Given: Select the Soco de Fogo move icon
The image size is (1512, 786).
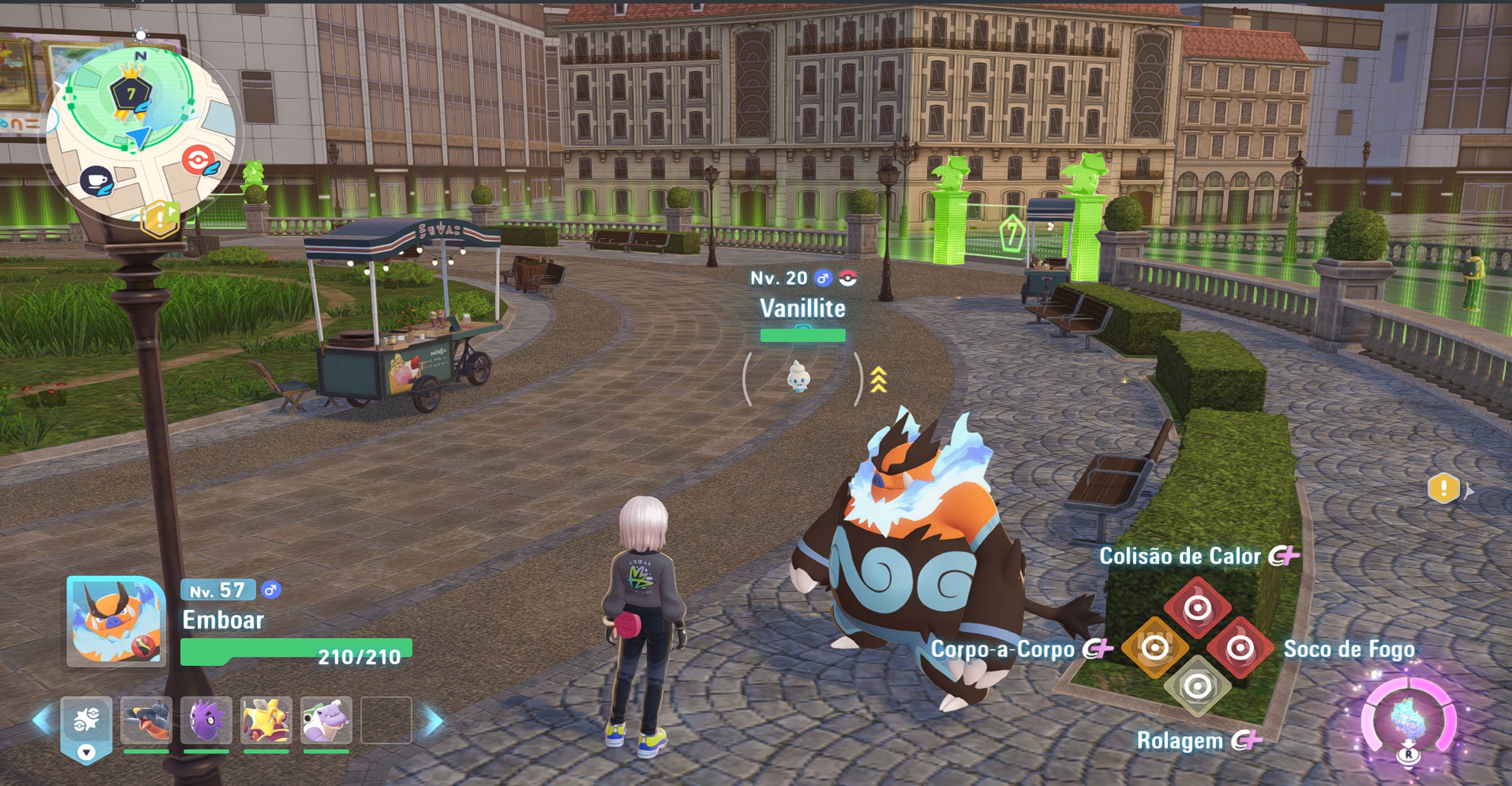Looking at the screenshot, I should tap(1240, 647).
